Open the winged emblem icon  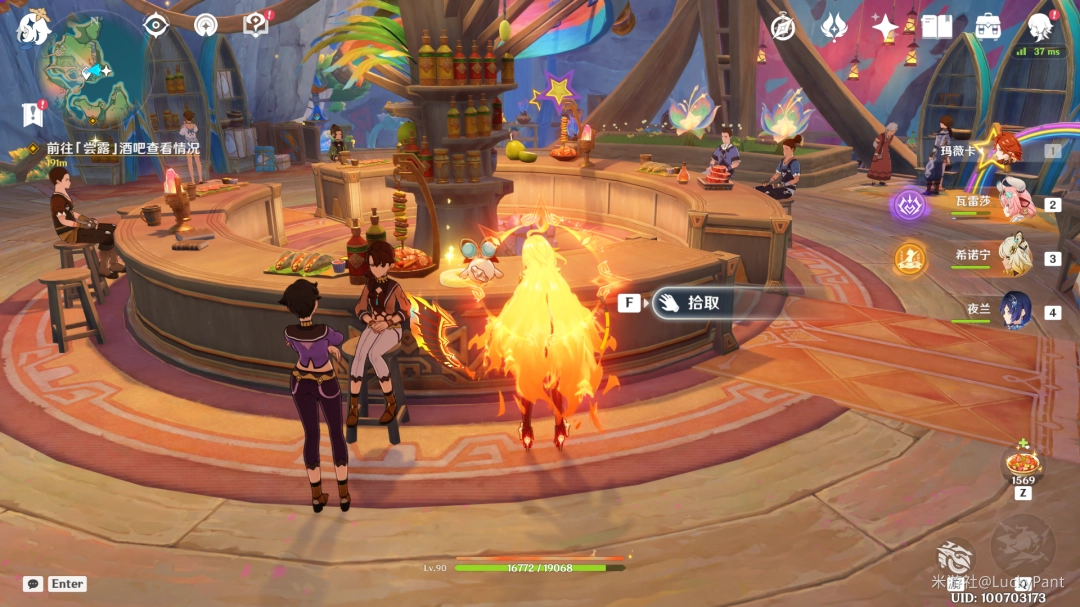pyautogui.click(x=834, y=27)
